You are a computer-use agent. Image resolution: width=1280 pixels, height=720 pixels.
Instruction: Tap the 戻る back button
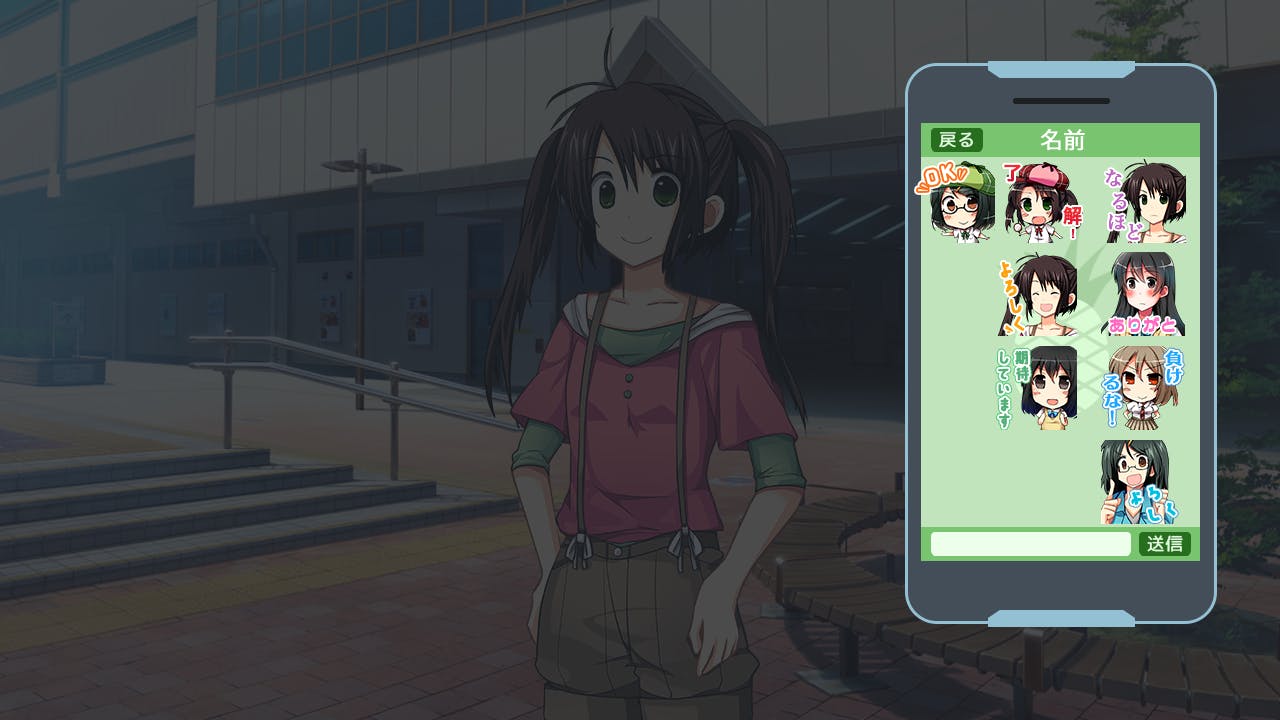pyautogui.click(x=956, y=140)
